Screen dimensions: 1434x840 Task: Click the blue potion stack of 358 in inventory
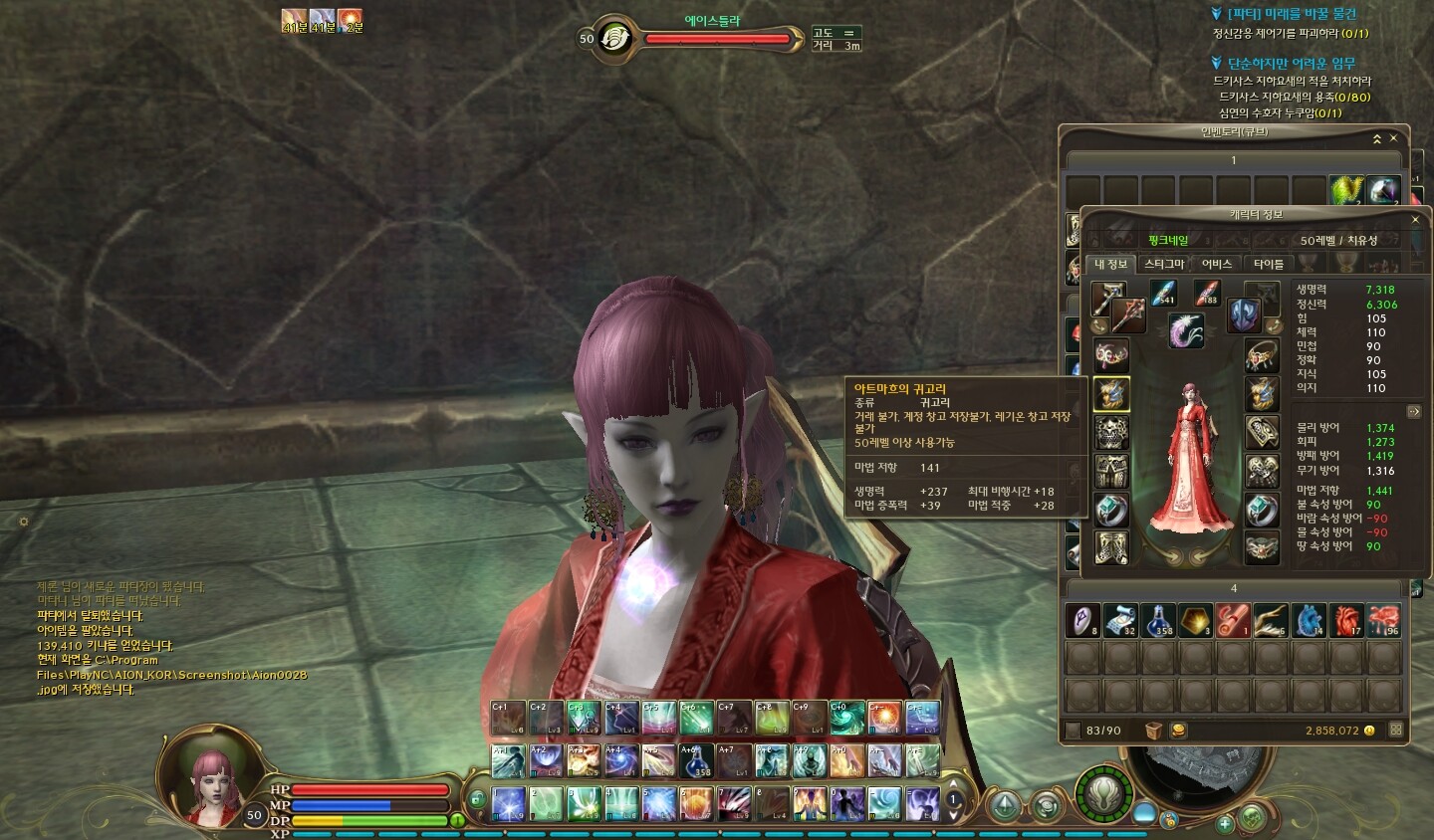[x=1158, y=620]
